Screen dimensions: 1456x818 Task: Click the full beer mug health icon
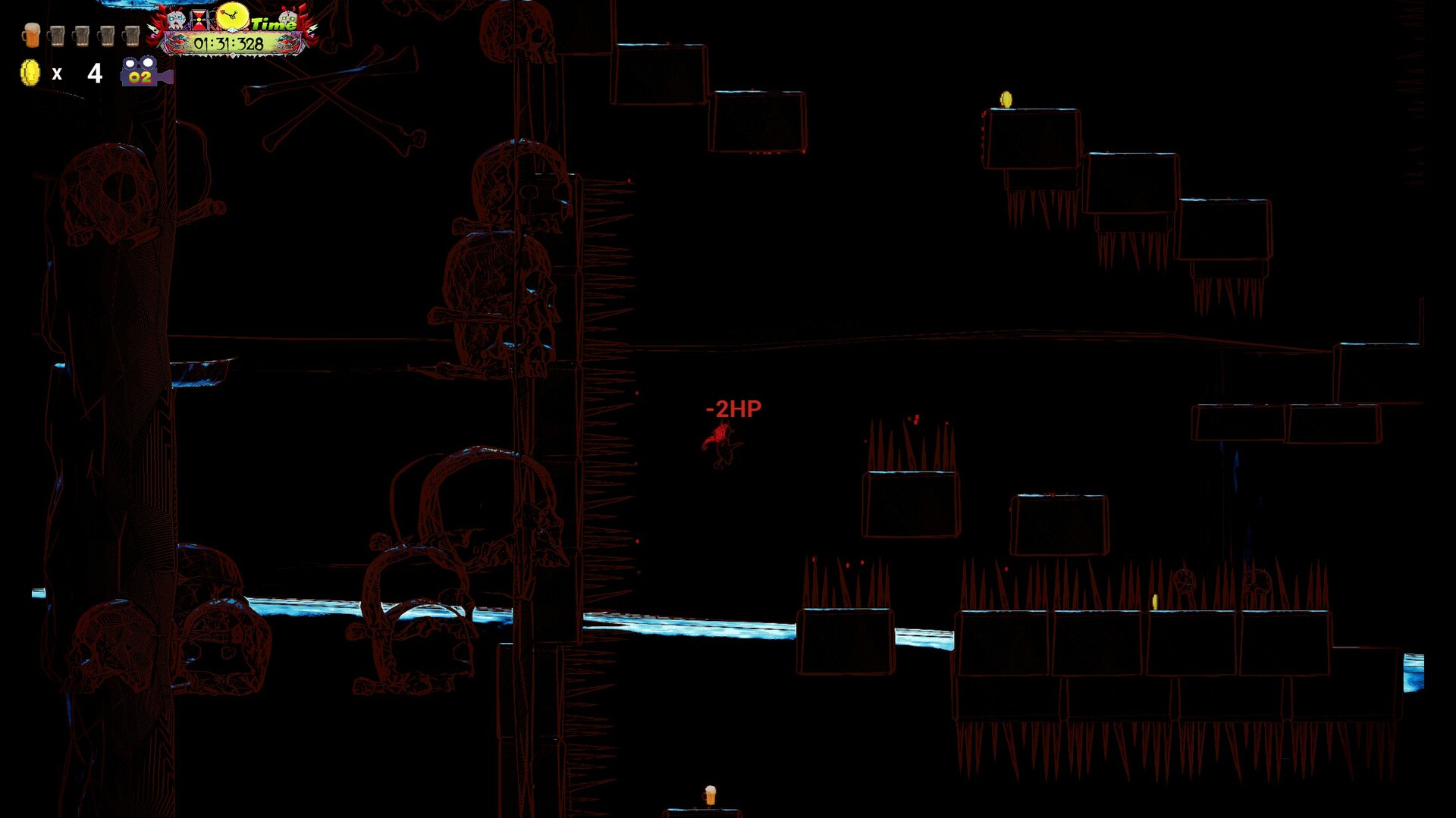pyautogui.click(x=30, y=36)
